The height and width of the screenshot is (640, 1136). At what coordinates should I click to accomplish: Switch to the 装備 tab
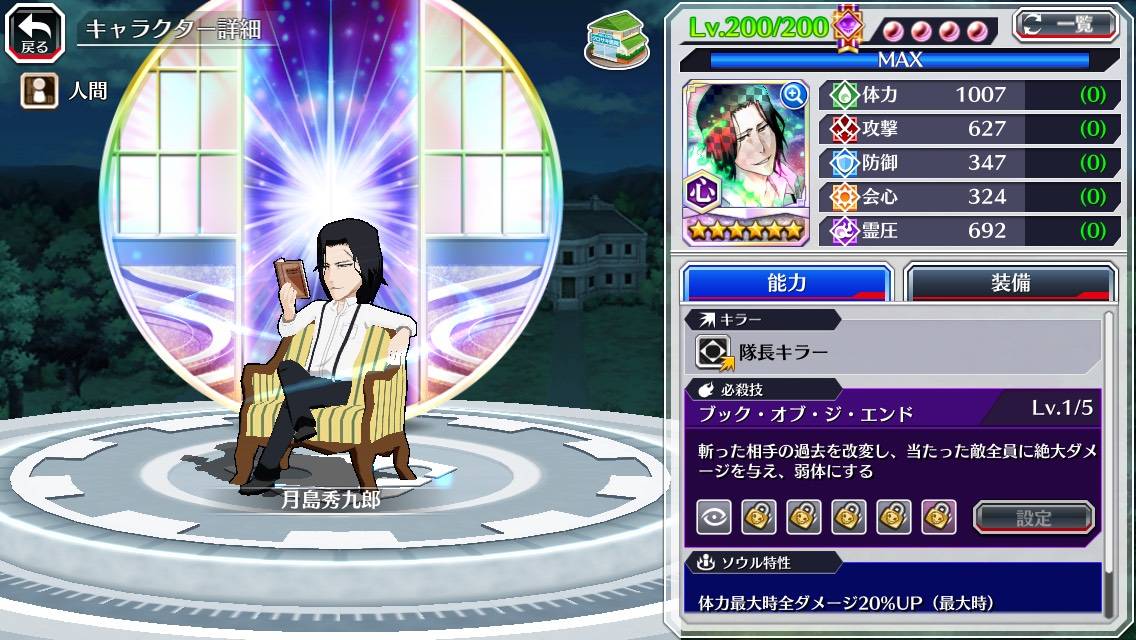click(1010, 283)
